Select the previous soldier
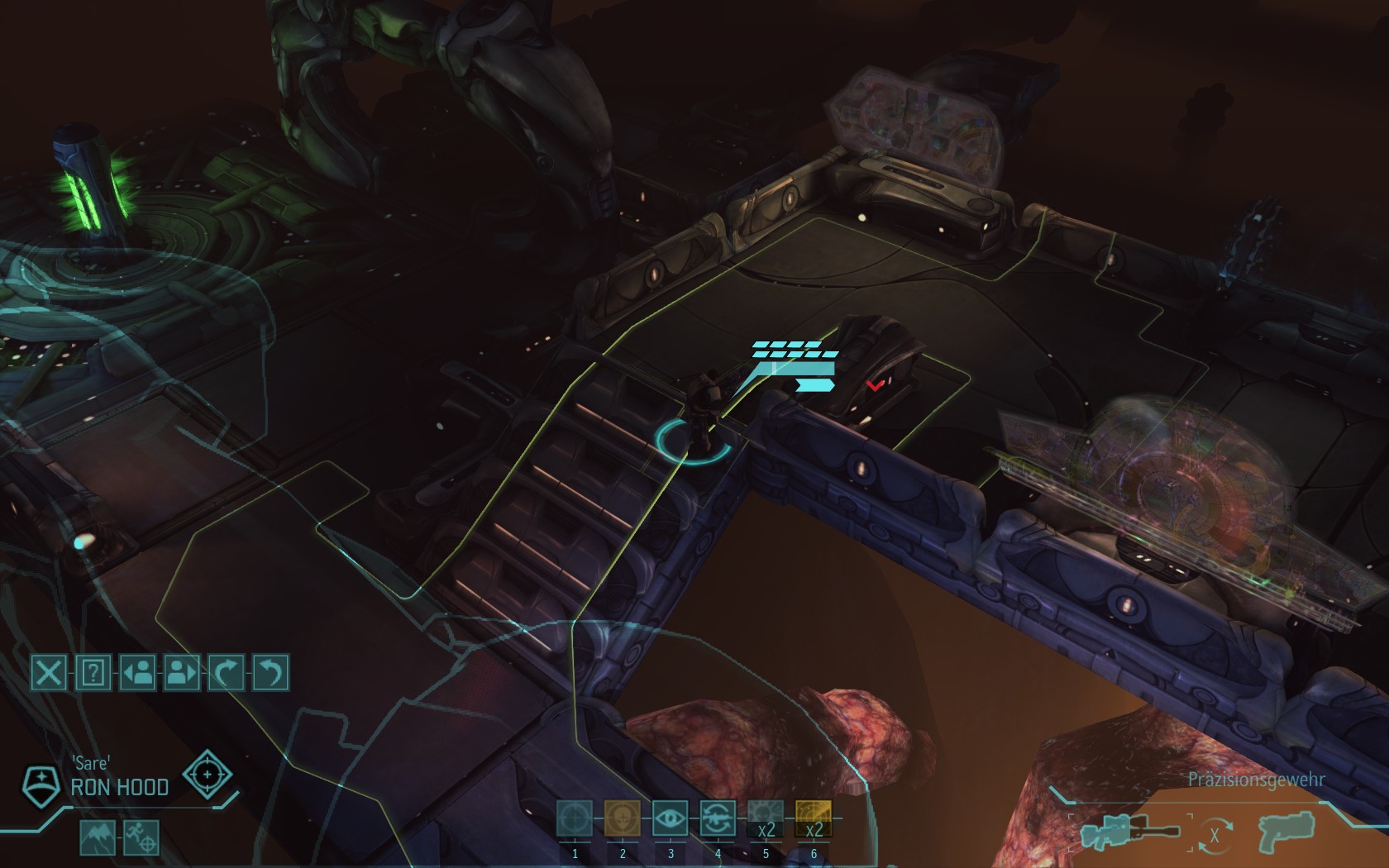The image size is (1389, 868). (x=138, y=673)
